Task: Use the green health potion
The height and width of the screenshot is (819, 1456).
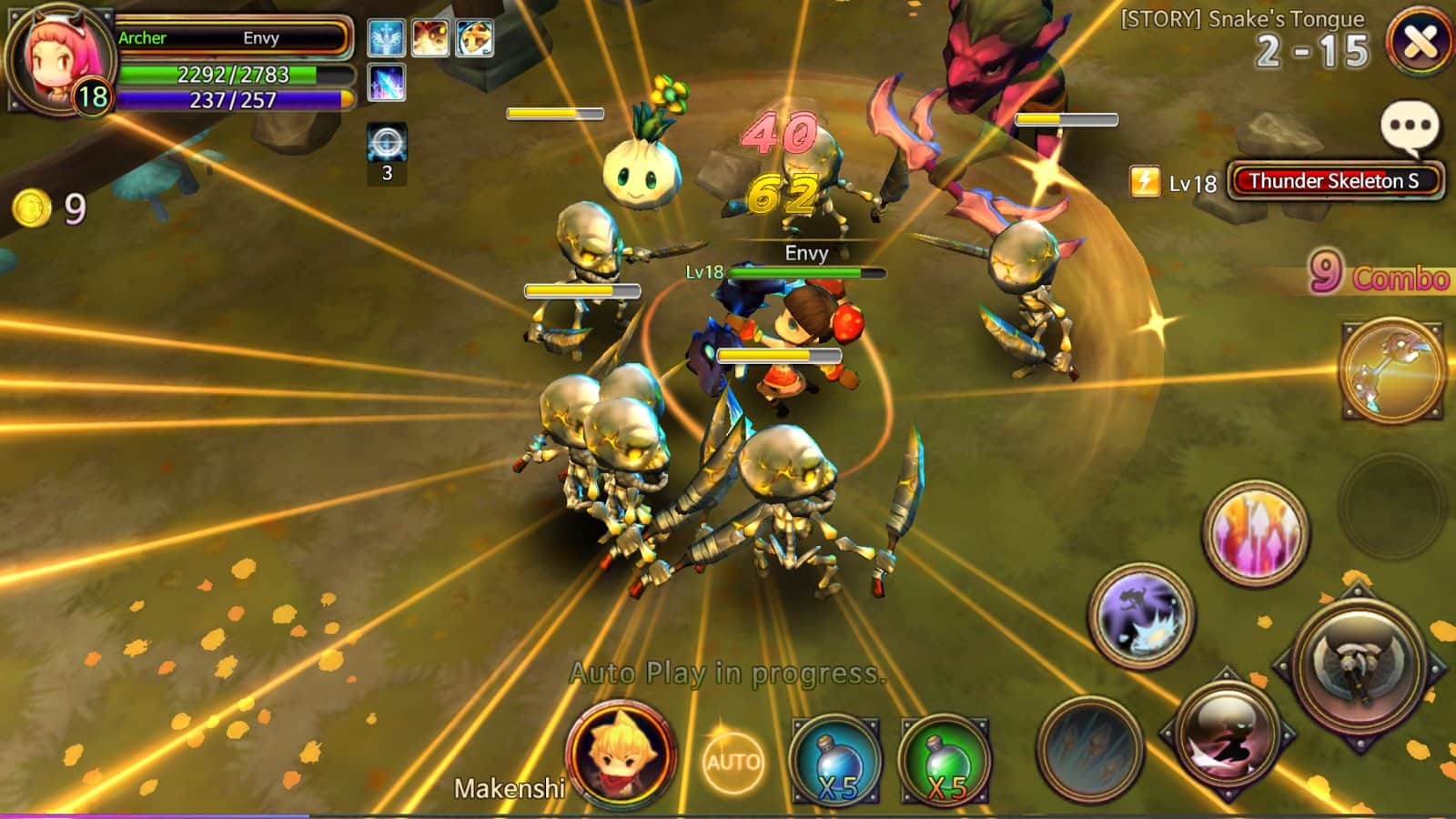Action: click(944, 761)
